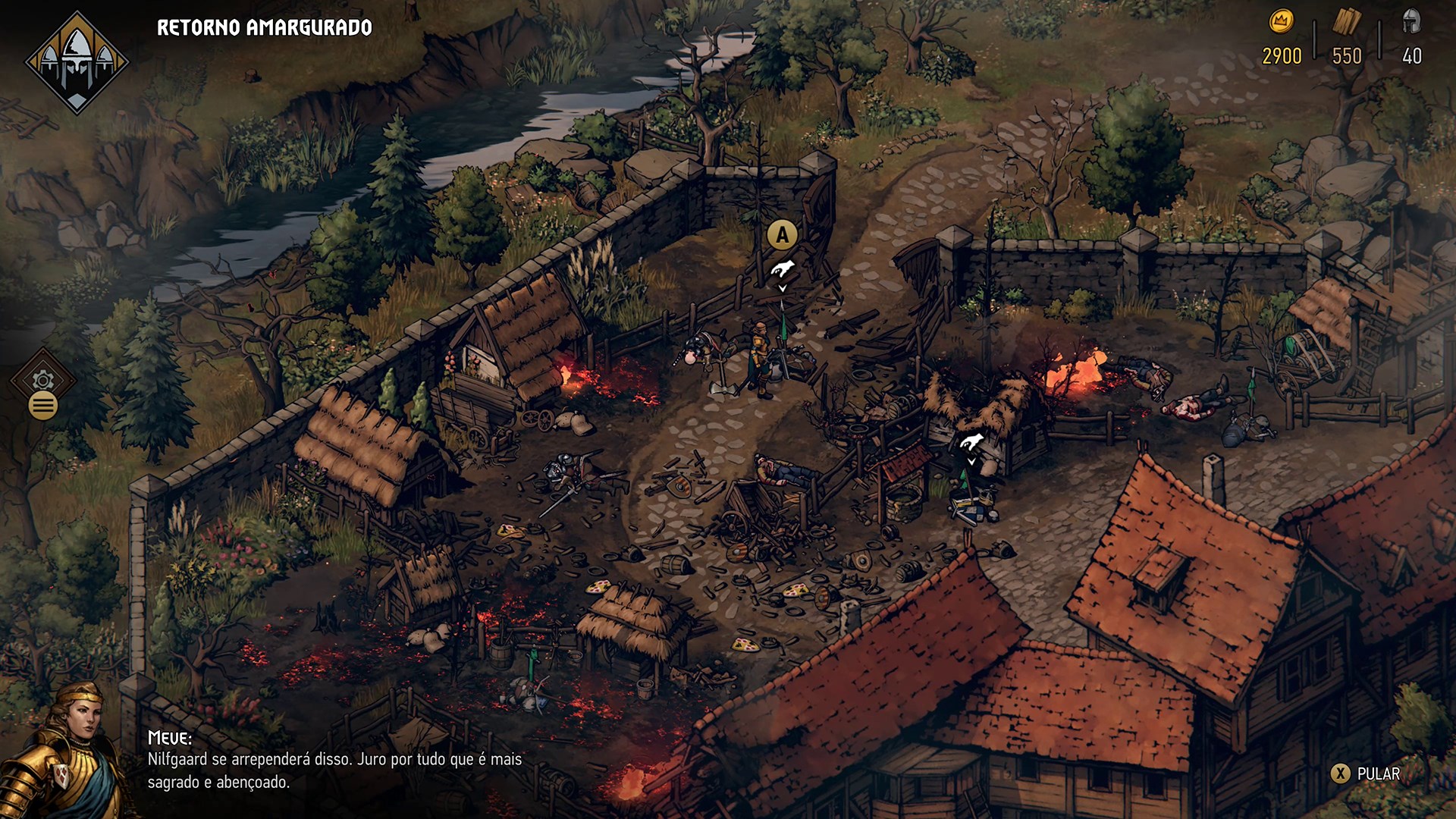Select the hand marker above the burnt hut

971,443
